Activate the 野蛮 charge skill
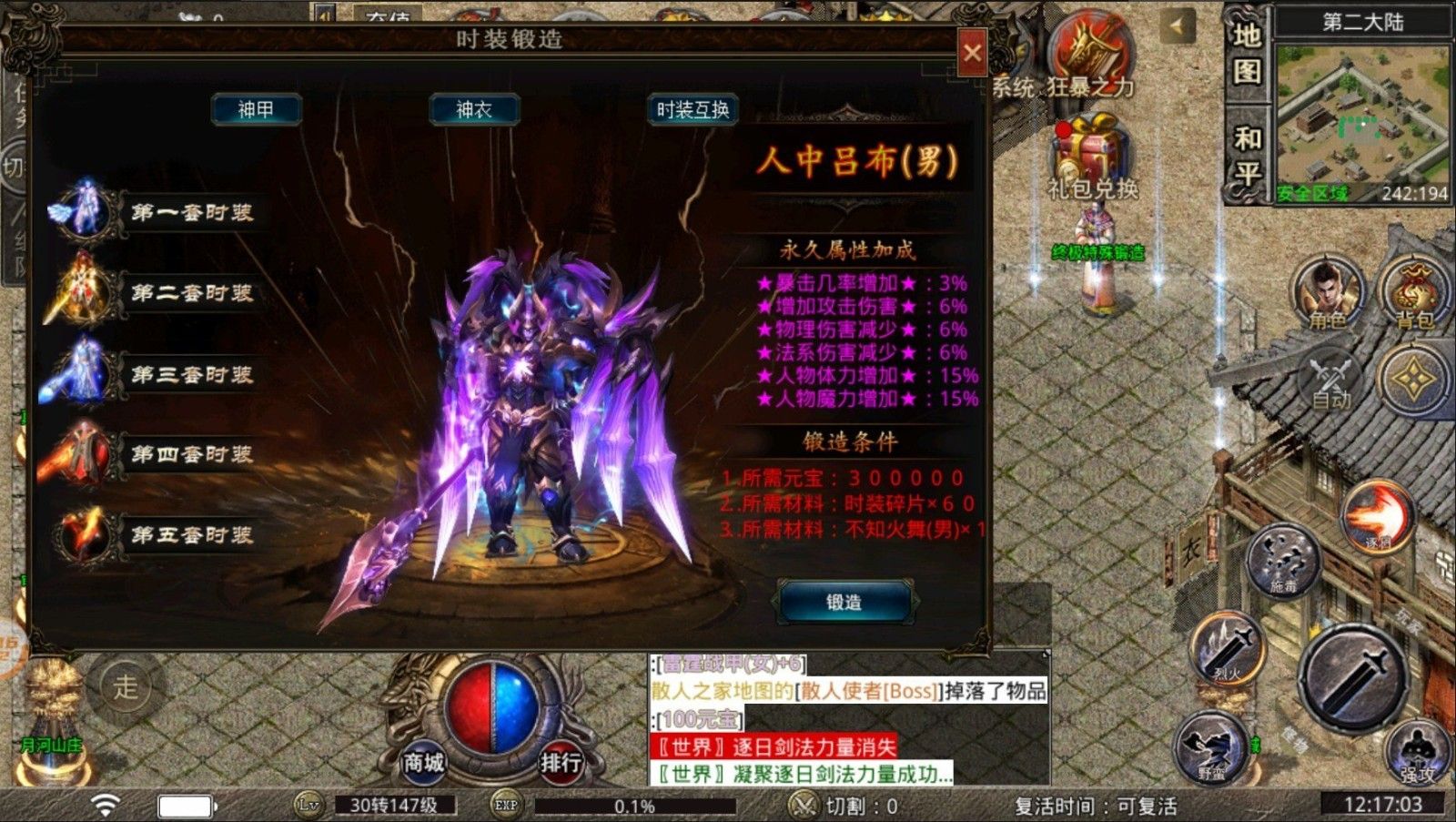Screen dimensions: 1456x822 click(1210, 748)
